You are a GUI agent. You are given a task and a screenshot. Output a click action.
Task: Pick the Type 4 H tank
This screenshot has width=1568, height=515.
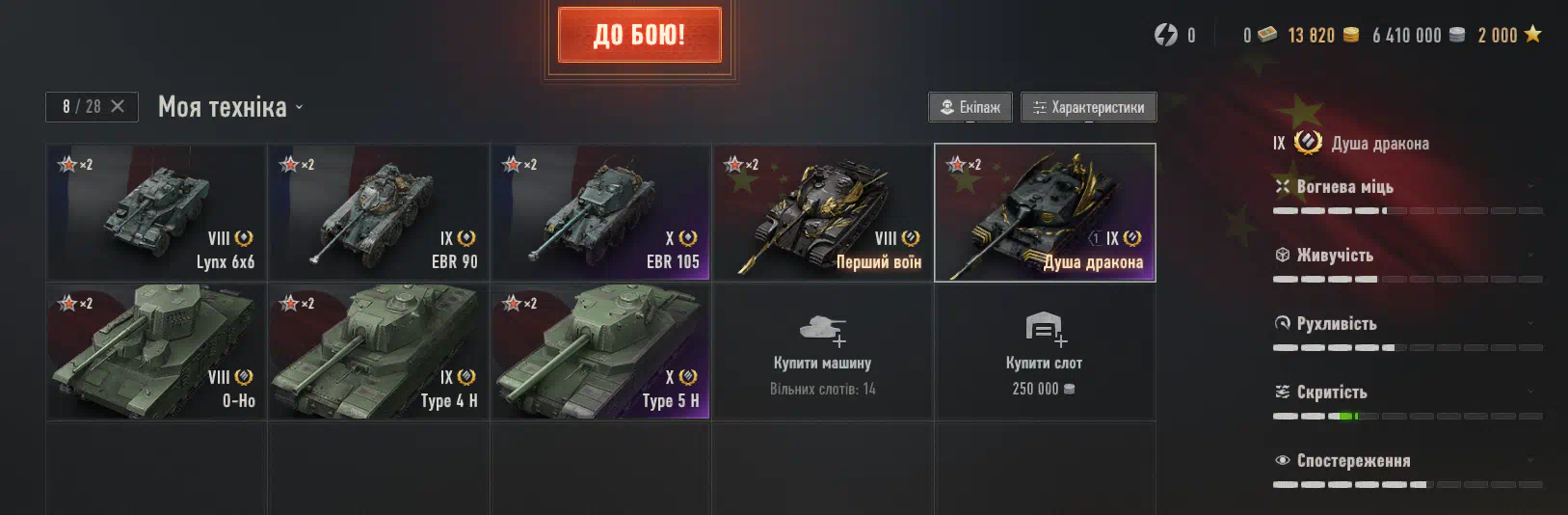click(379, 351)
